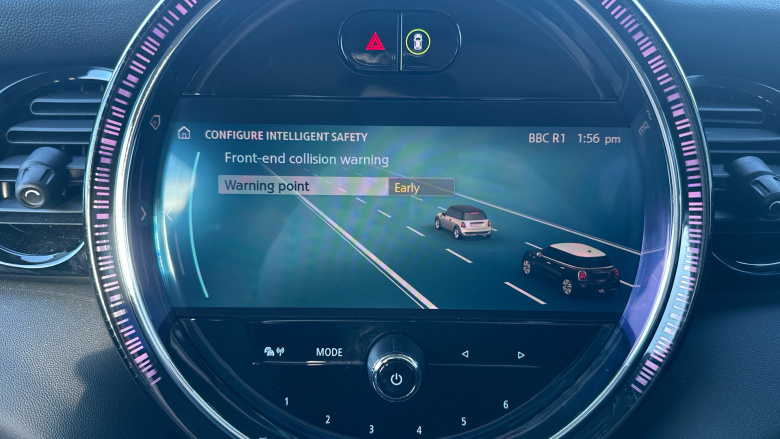
Task: Choose preset number 2
Action: tap(327, 419)
